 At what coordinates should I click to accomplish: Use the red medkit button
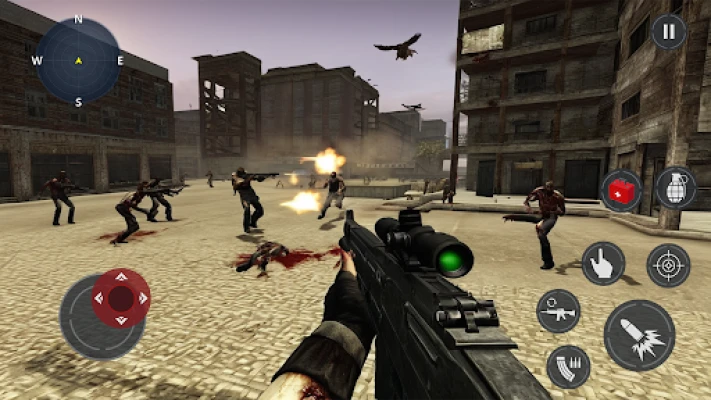point(621,190)
